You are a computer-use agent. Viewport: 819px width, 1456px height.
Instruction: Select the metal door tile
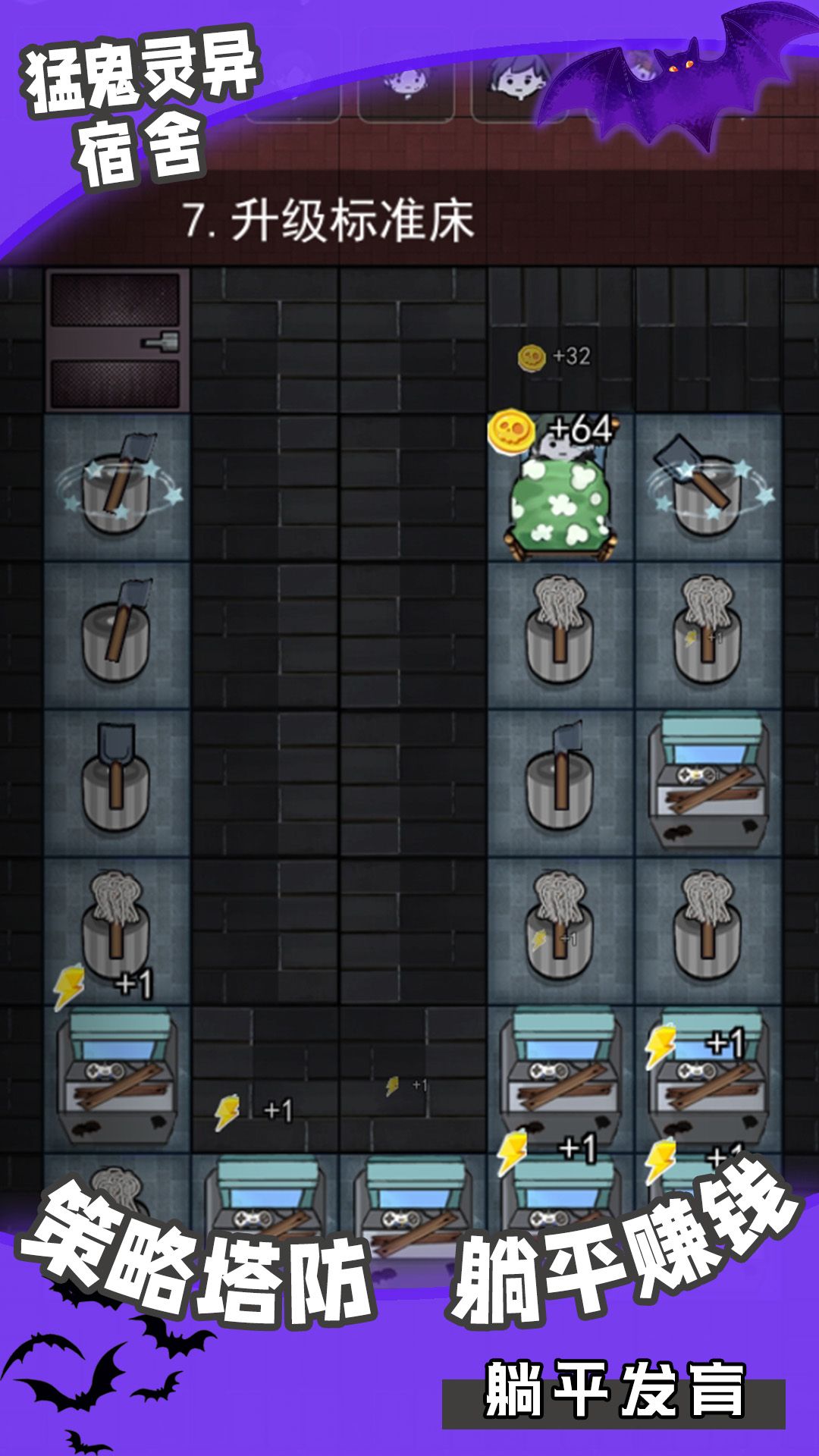116,340
